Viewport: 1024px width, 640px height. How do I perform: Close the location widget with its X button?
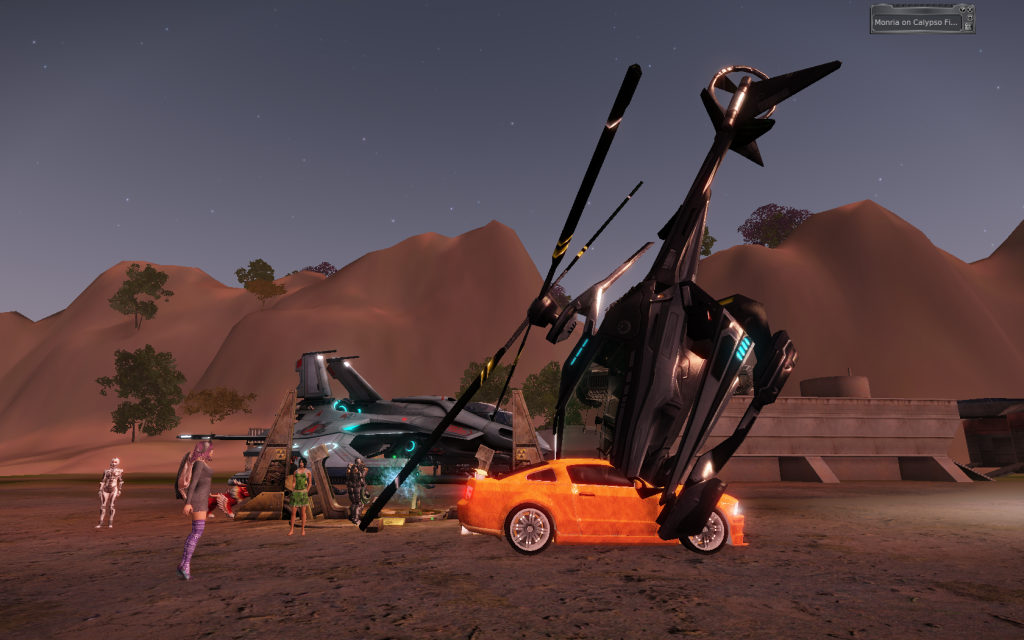(x=970, y=10)
